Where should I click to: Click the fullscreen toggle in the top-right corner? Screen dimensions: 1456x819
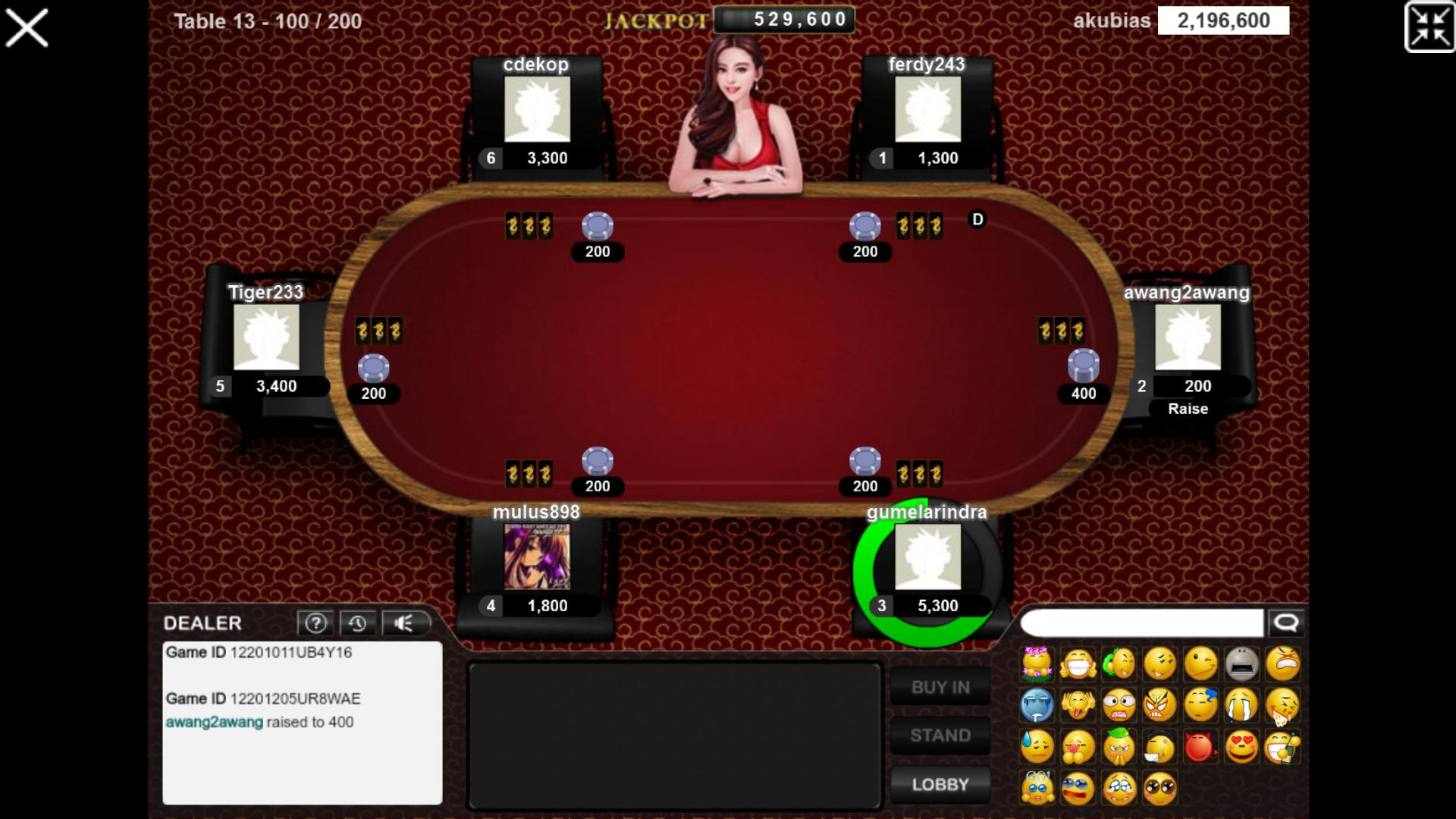click(x=1429, y=25)
